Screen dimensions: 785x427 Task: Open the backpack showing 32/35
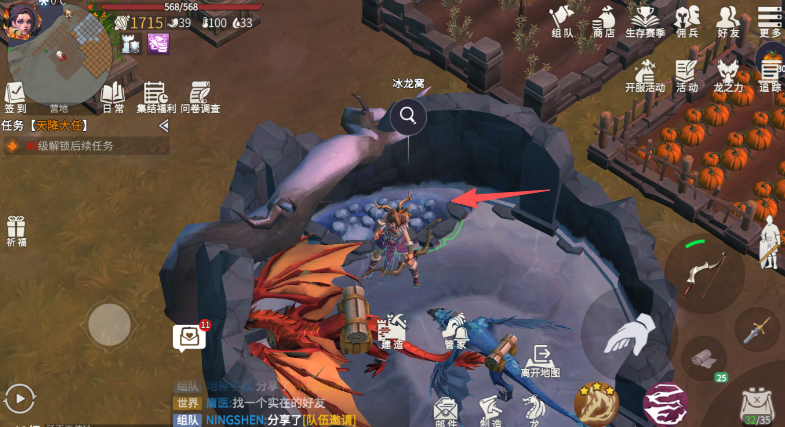pos(756,404)
